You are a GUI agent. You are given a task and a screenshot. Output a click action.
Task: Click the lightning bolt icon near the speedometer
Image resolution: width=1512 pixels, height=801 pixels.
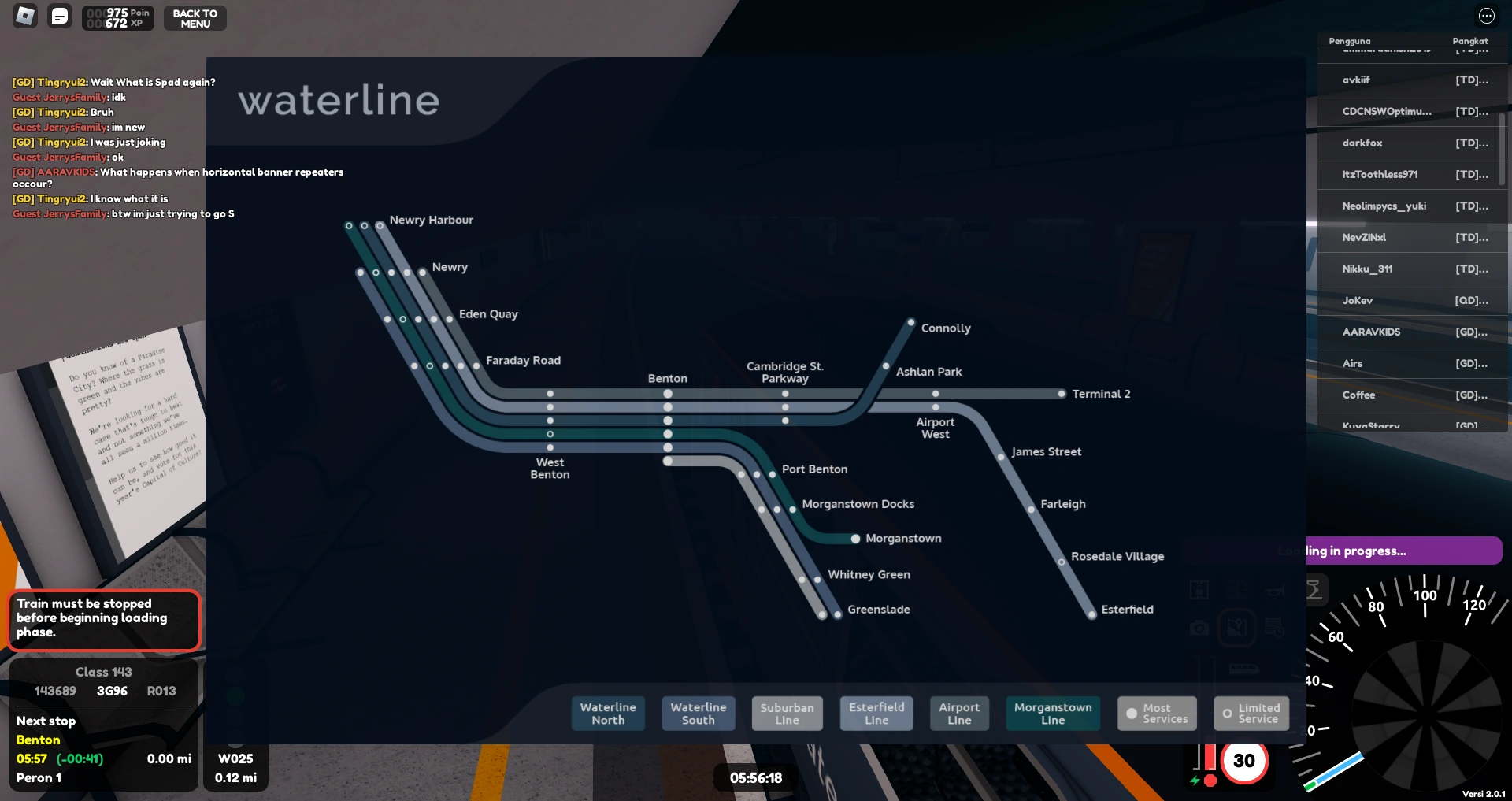pos(1195,781)
